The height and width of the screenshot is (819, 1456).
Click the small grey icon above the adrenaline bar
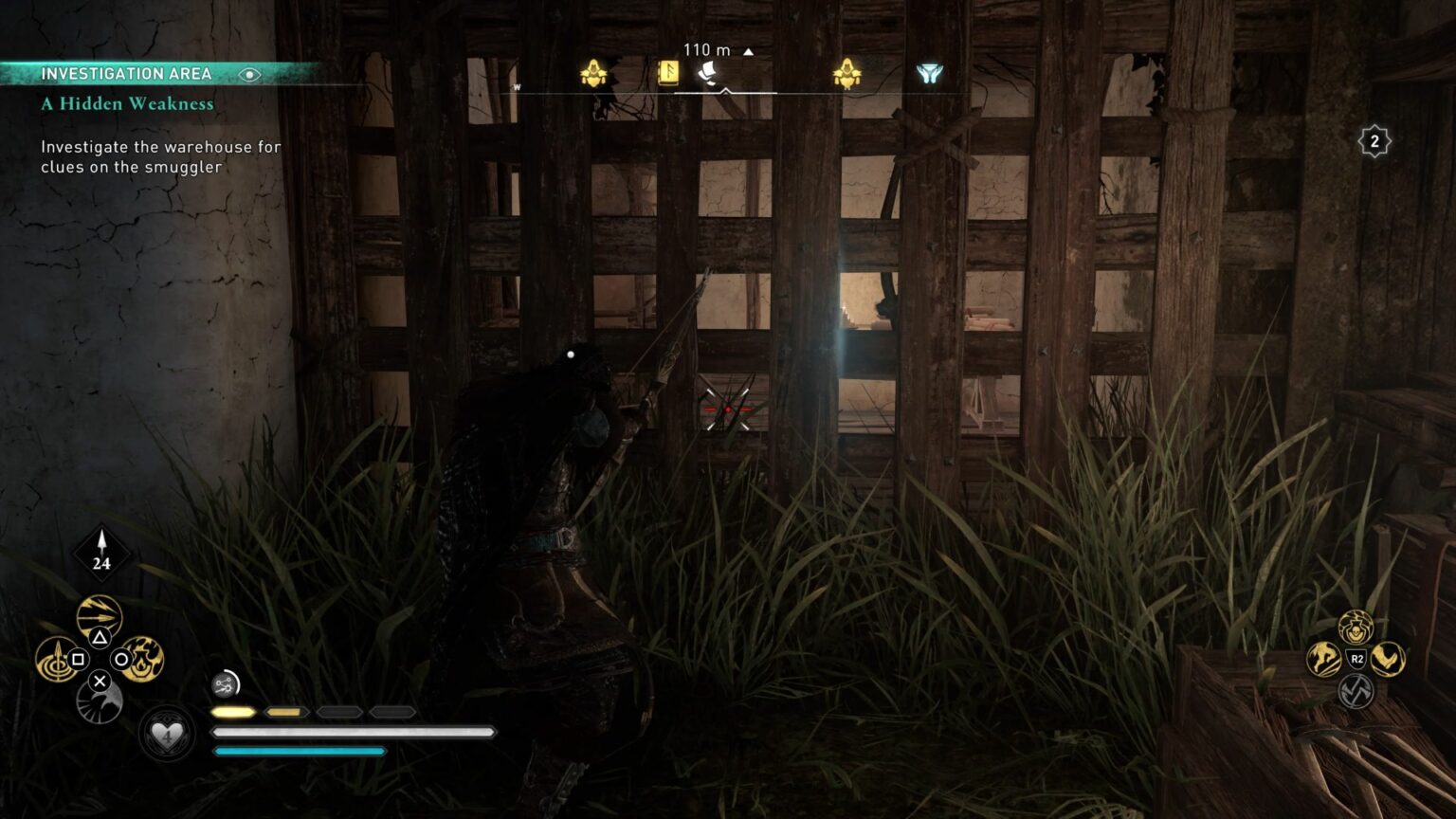tap(226, 683)
